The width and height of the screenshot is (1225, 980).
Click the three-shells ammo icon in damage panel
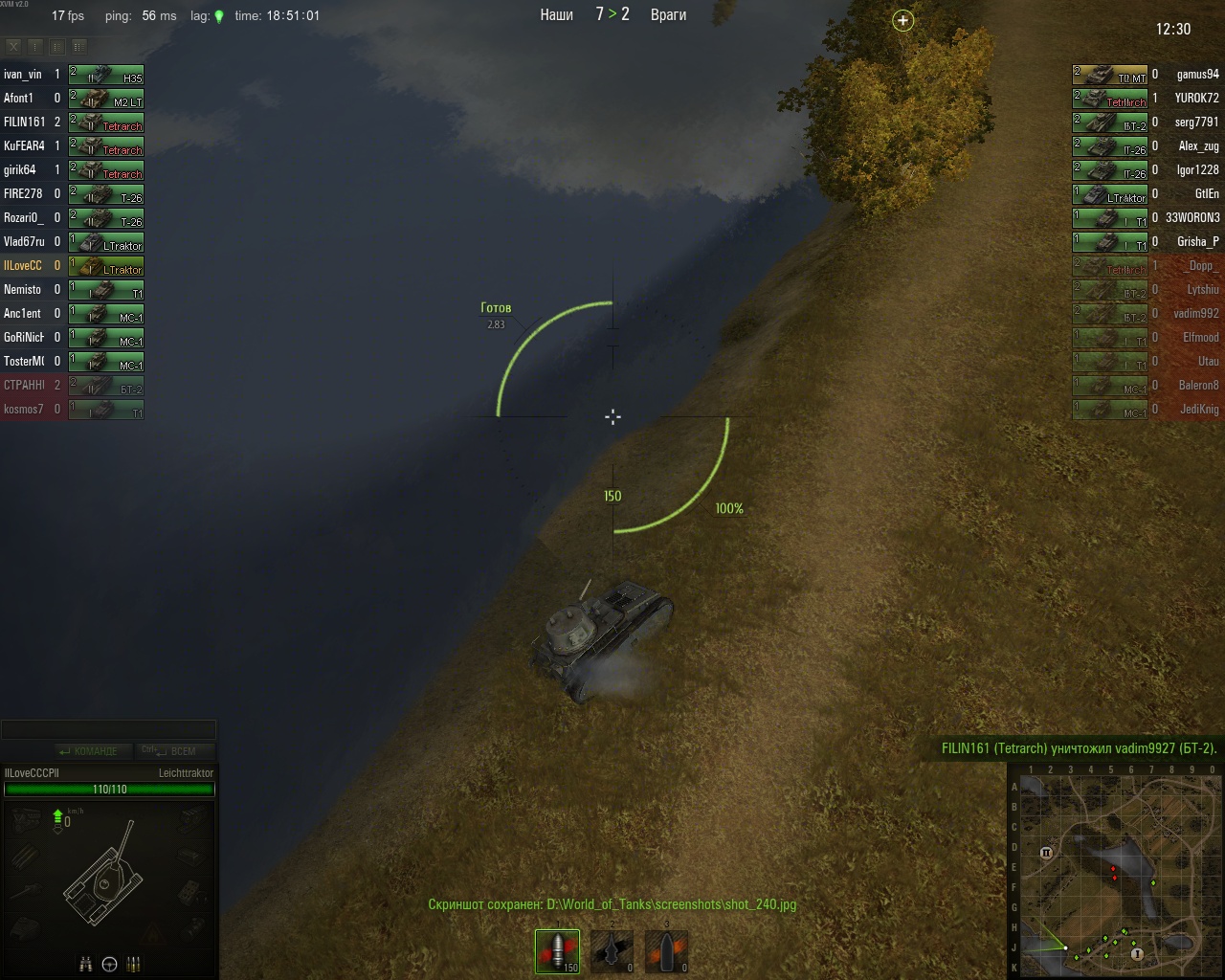tap(133, 965)
